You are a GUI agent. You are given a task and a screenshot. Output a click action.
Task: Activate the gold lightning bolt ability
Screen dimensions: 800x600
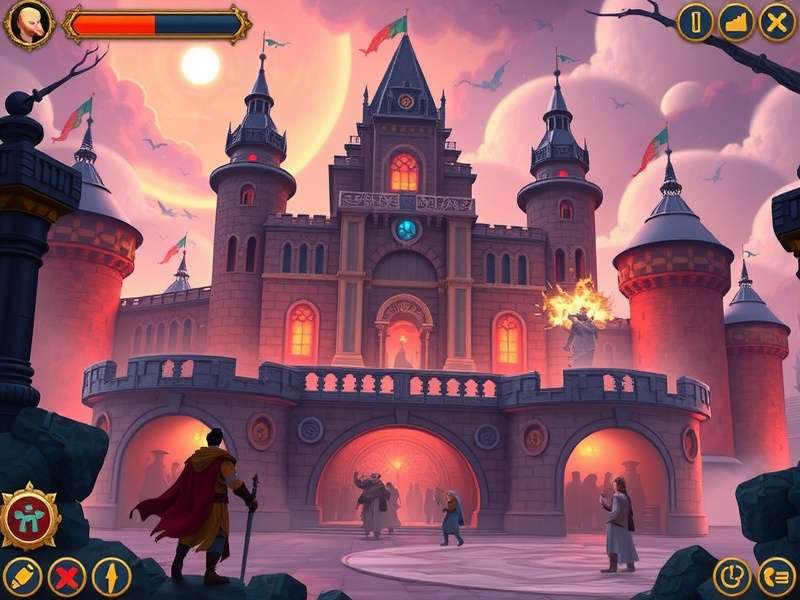(x=112, y=577)
